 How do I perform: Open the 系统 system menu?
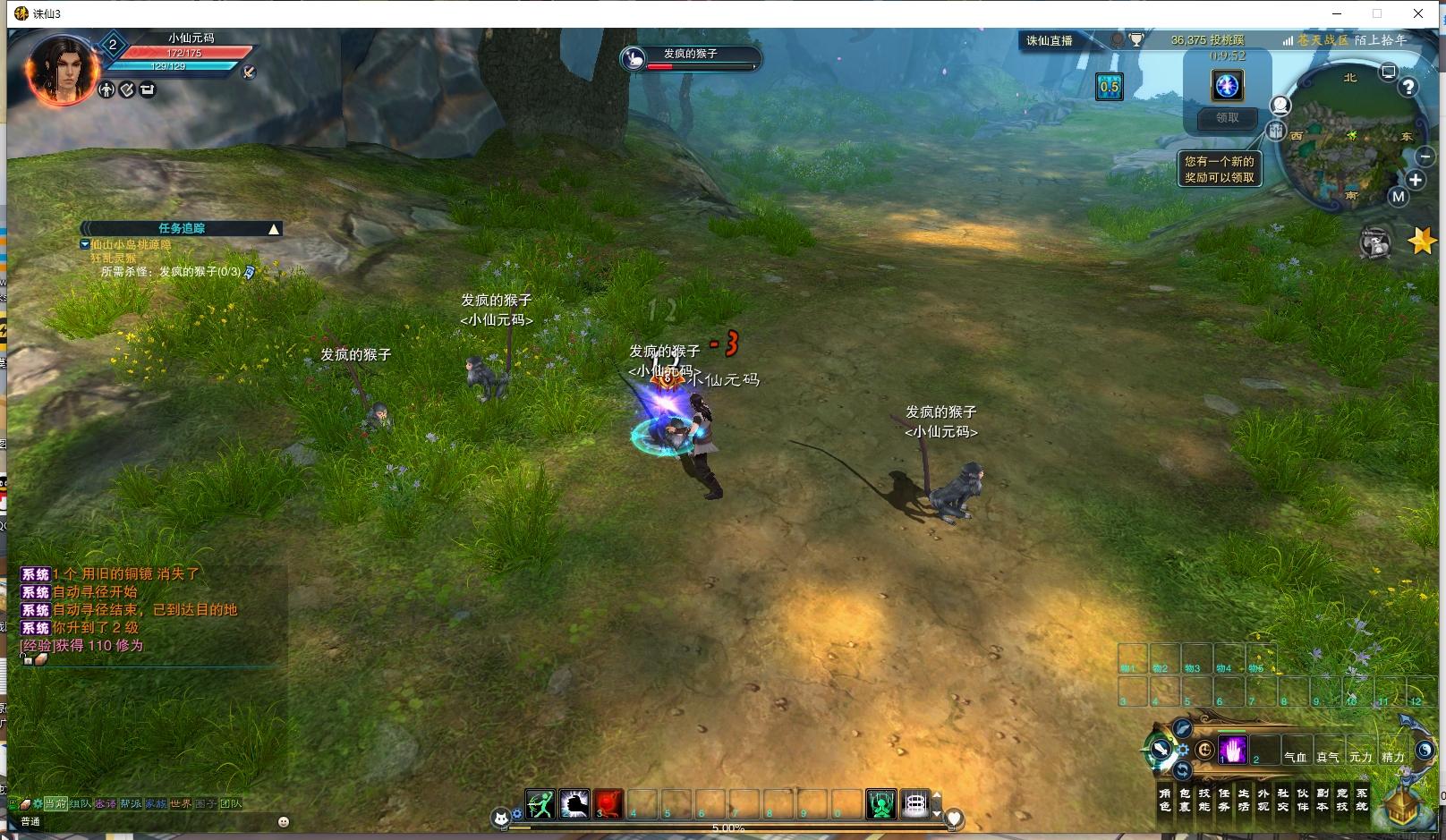click(x=1361, y=799)
